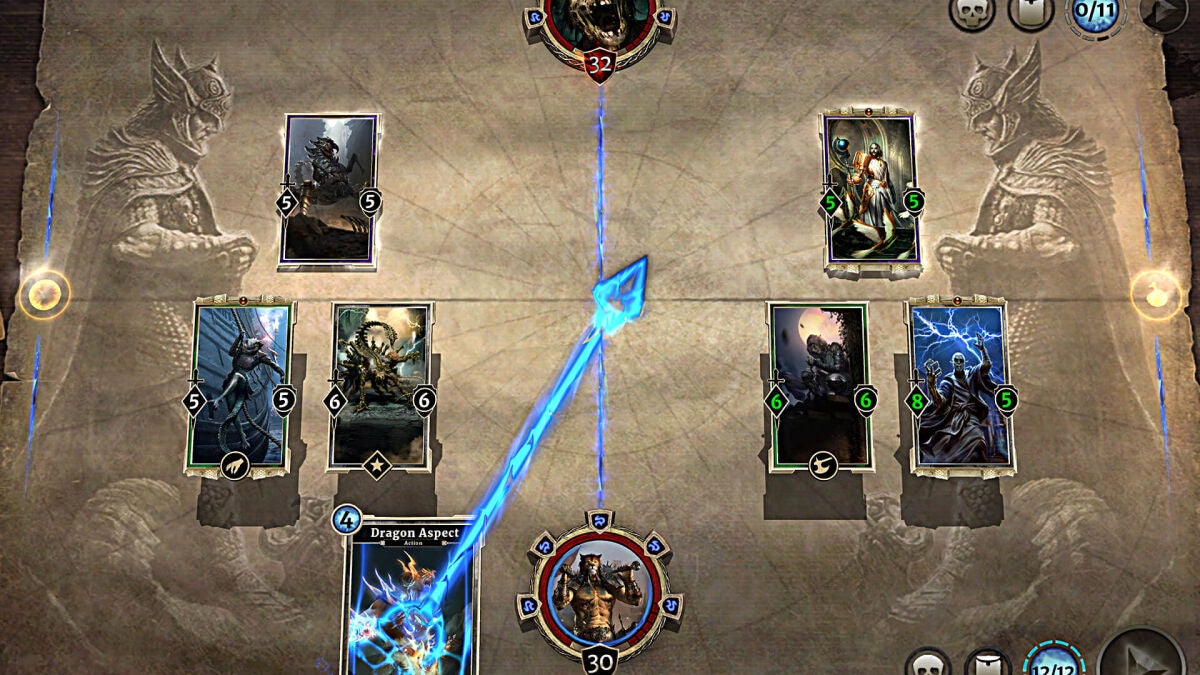Open your deck icon beside the 12/12 magicka

click(986, 664)
